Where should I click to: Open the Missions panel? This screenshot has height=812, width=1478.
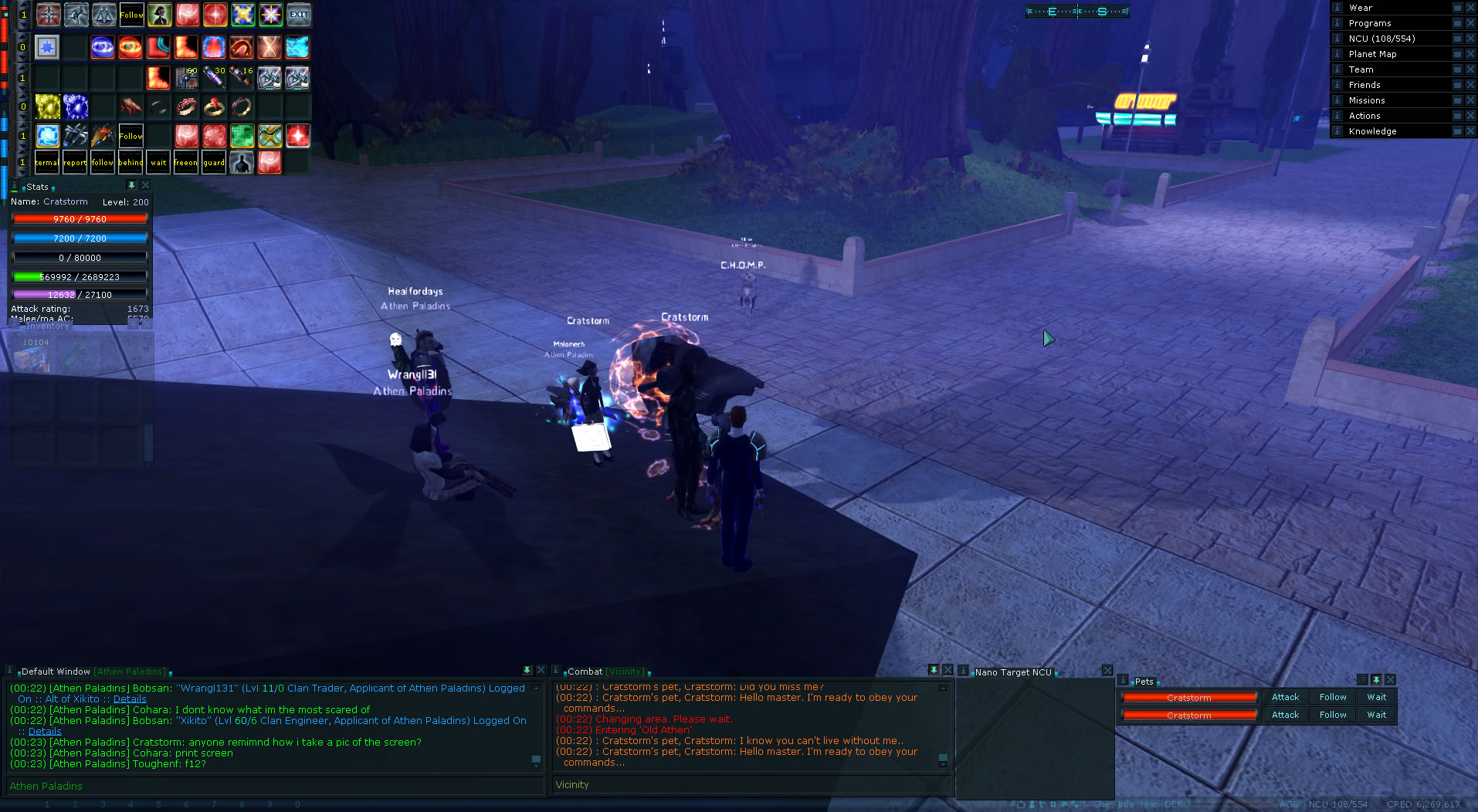pos(1367,100)
